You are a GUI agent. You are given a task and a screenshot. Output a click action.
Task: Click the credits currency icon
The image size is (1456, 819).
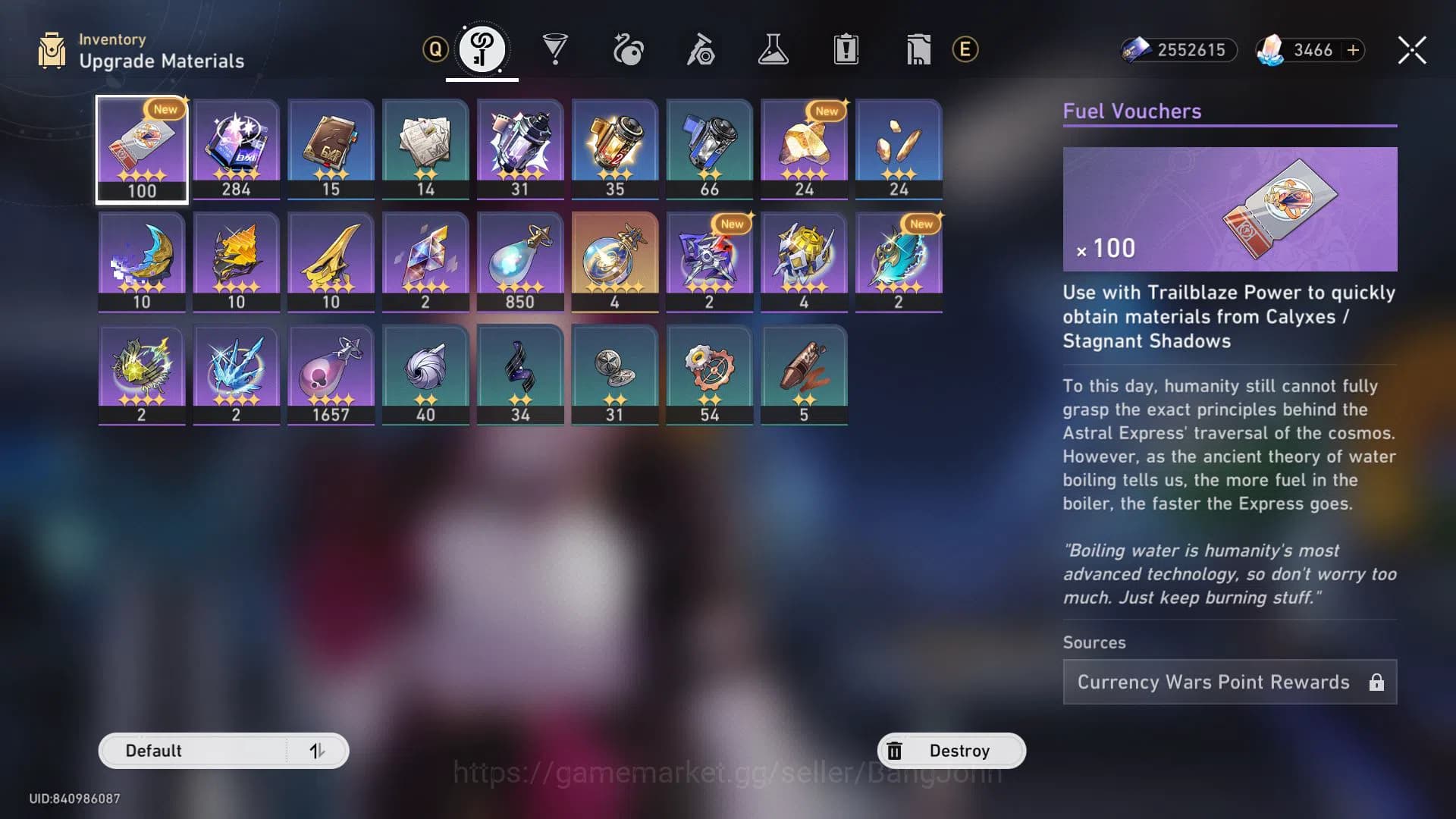pyautogui.click(x=1137, y=50)
